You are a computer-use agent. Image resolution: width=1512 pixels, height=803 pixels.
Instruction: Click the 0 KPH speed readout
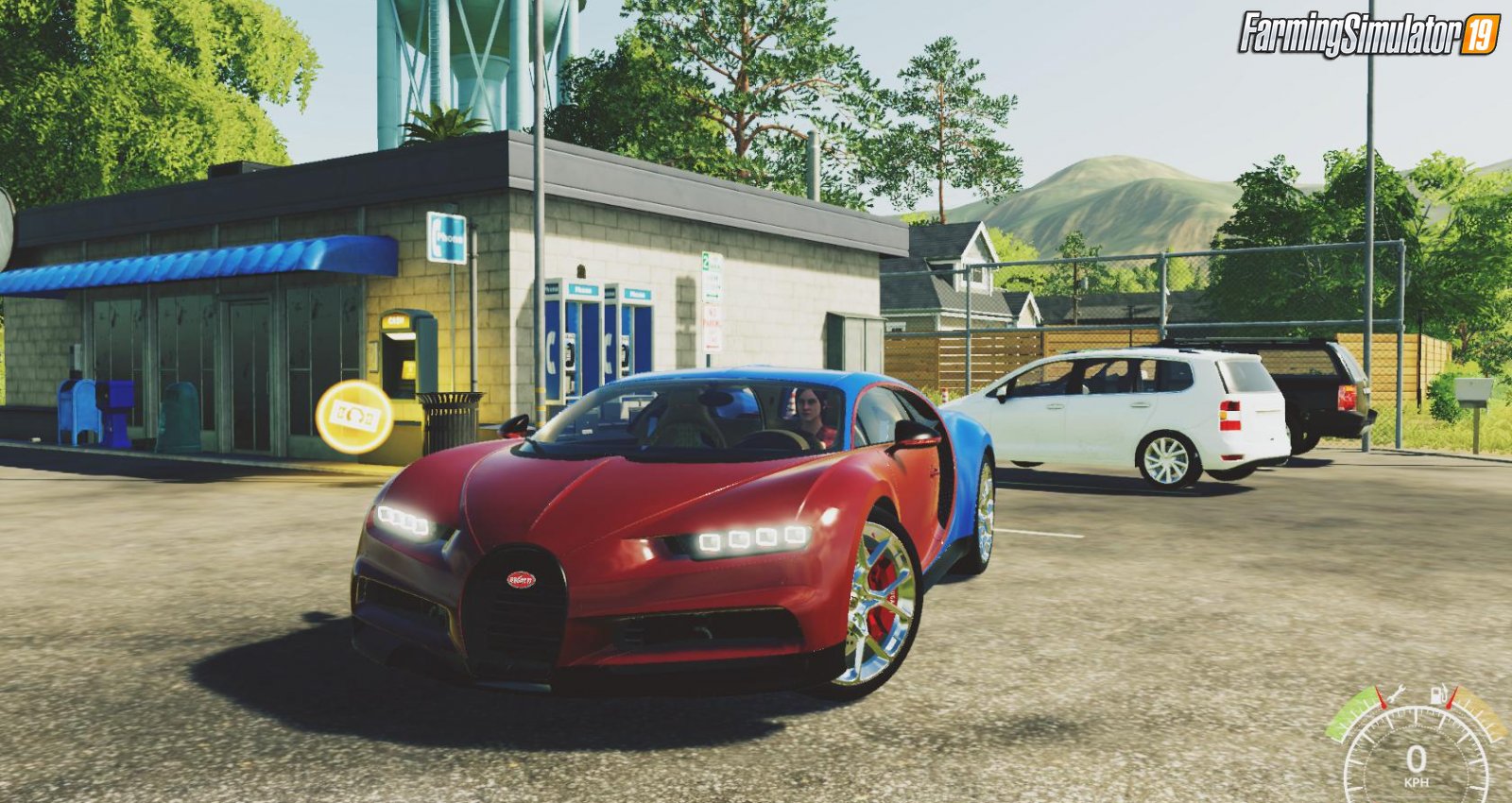[1417, 763]
